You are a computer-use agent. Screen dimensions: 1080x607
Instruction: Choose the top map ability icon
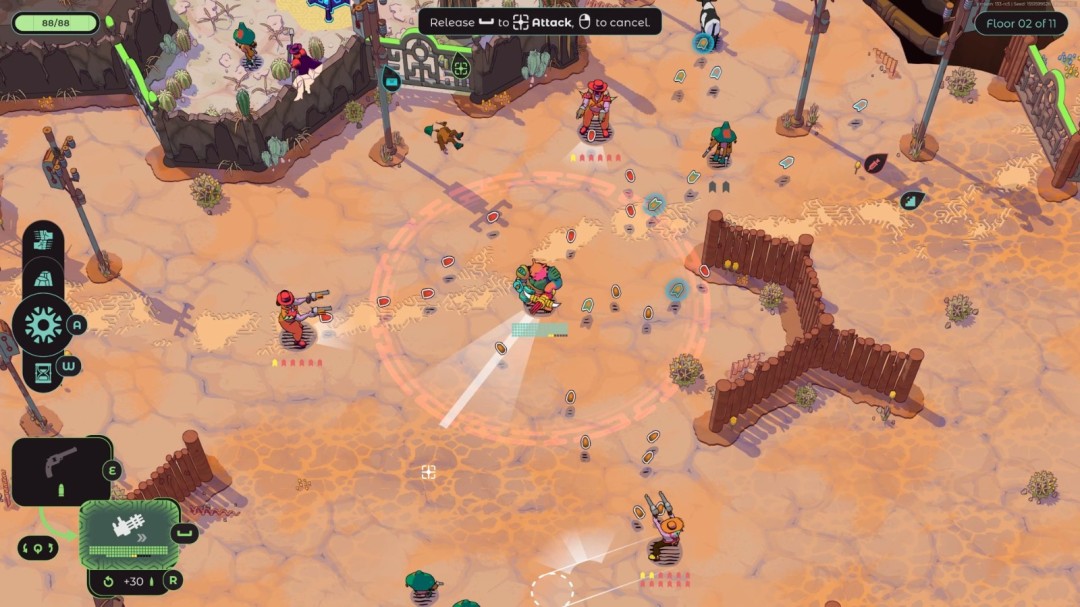(x=44, y=239)
